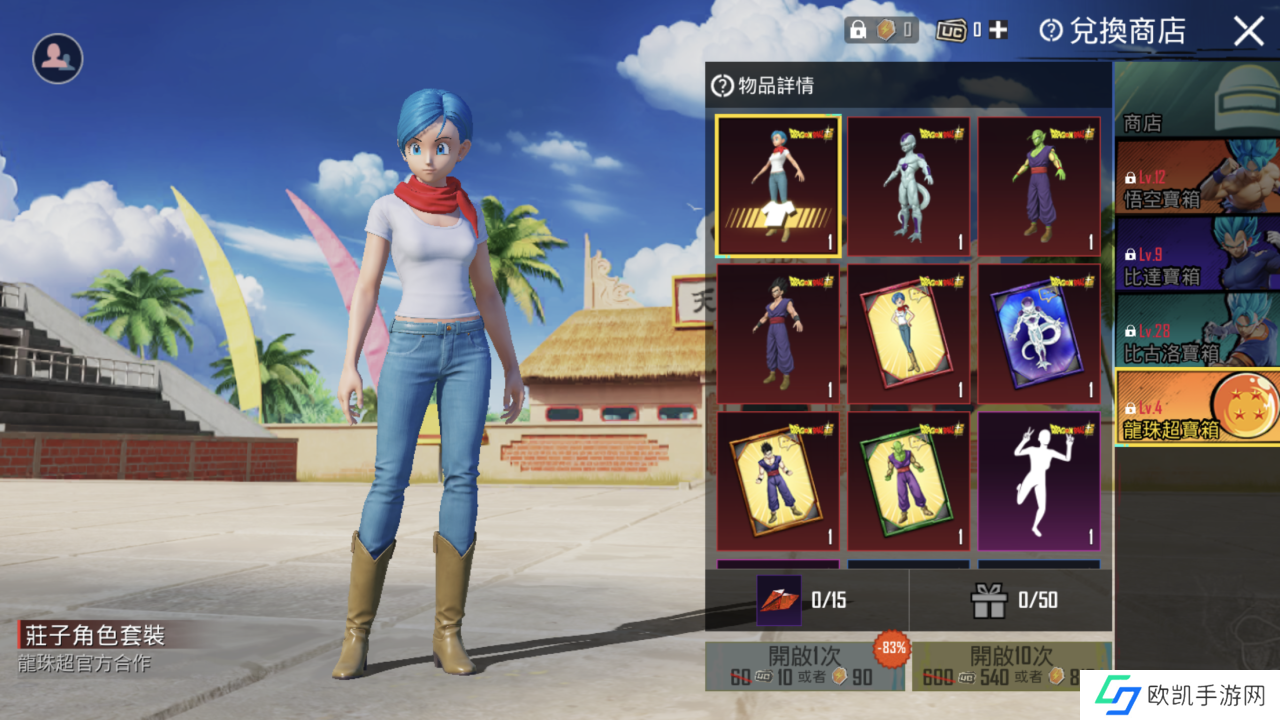Add UC with the plus button
Viewport: 1280px width, 720px height.
998,30
